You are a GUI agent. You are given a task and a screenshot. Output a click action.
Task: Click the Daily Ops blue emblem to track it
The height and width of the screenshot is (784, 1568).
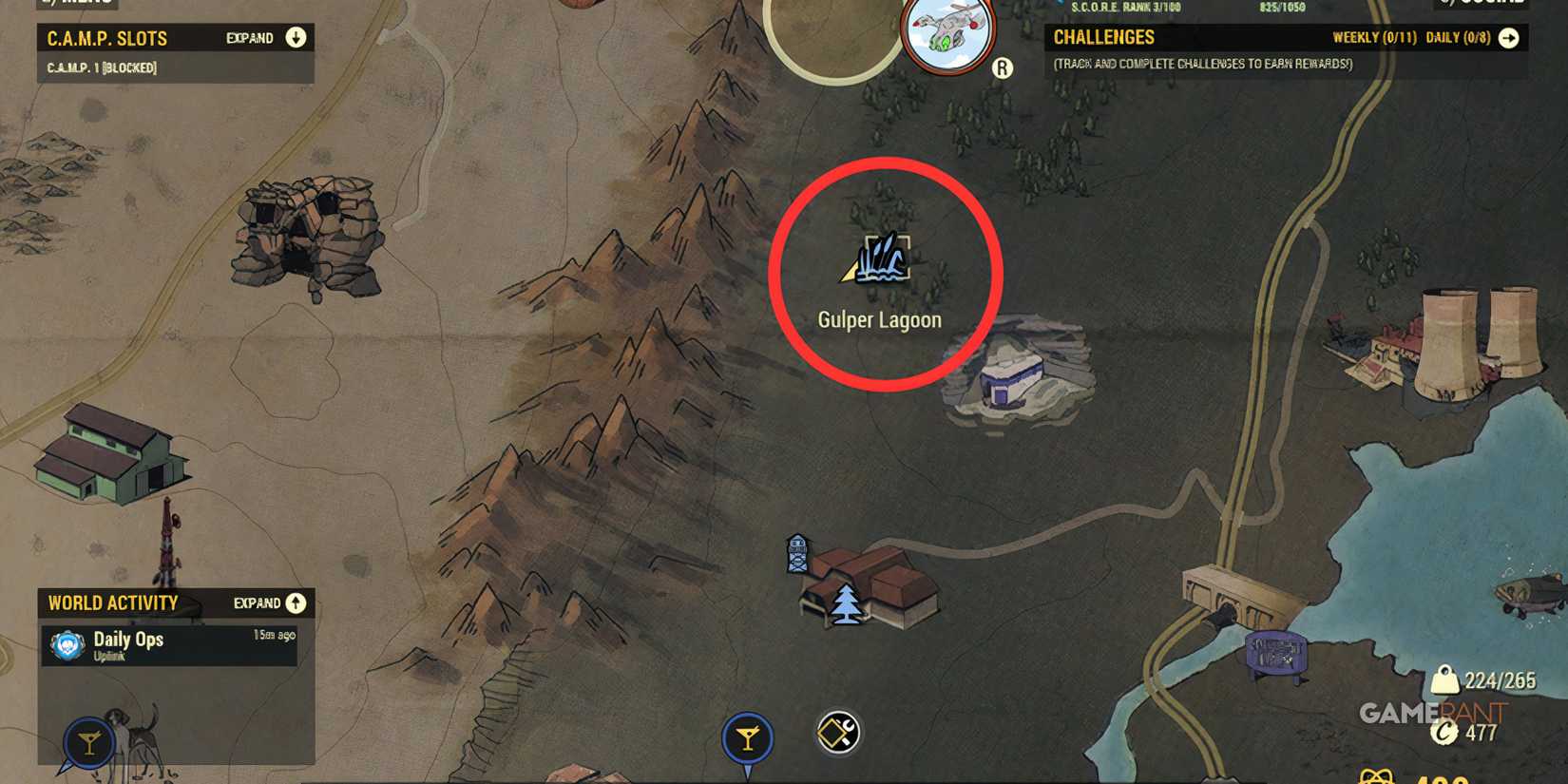(x=66, y=645)
